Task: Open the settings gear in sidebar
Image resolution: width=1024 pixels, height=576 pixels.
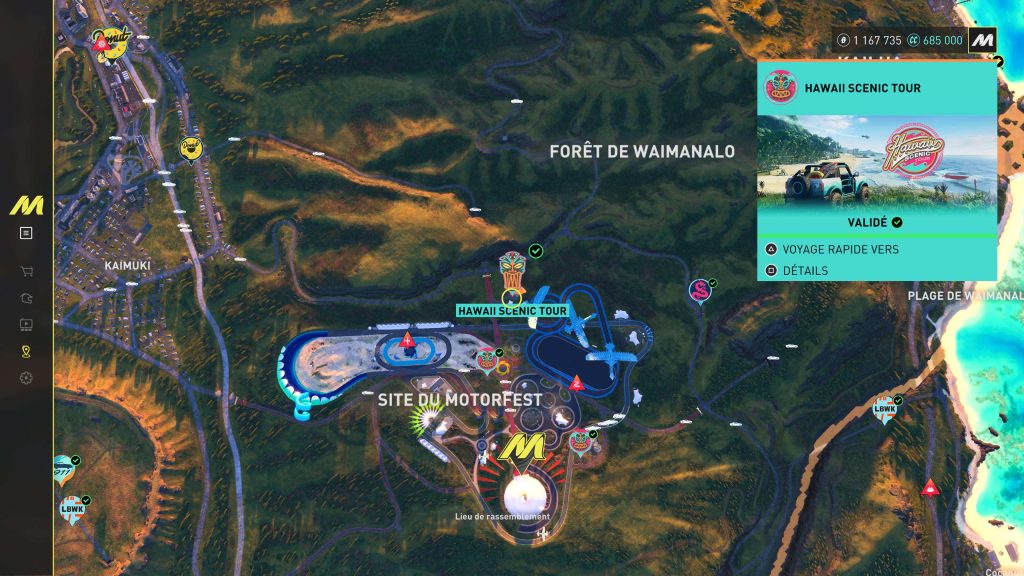Action: 26,378
